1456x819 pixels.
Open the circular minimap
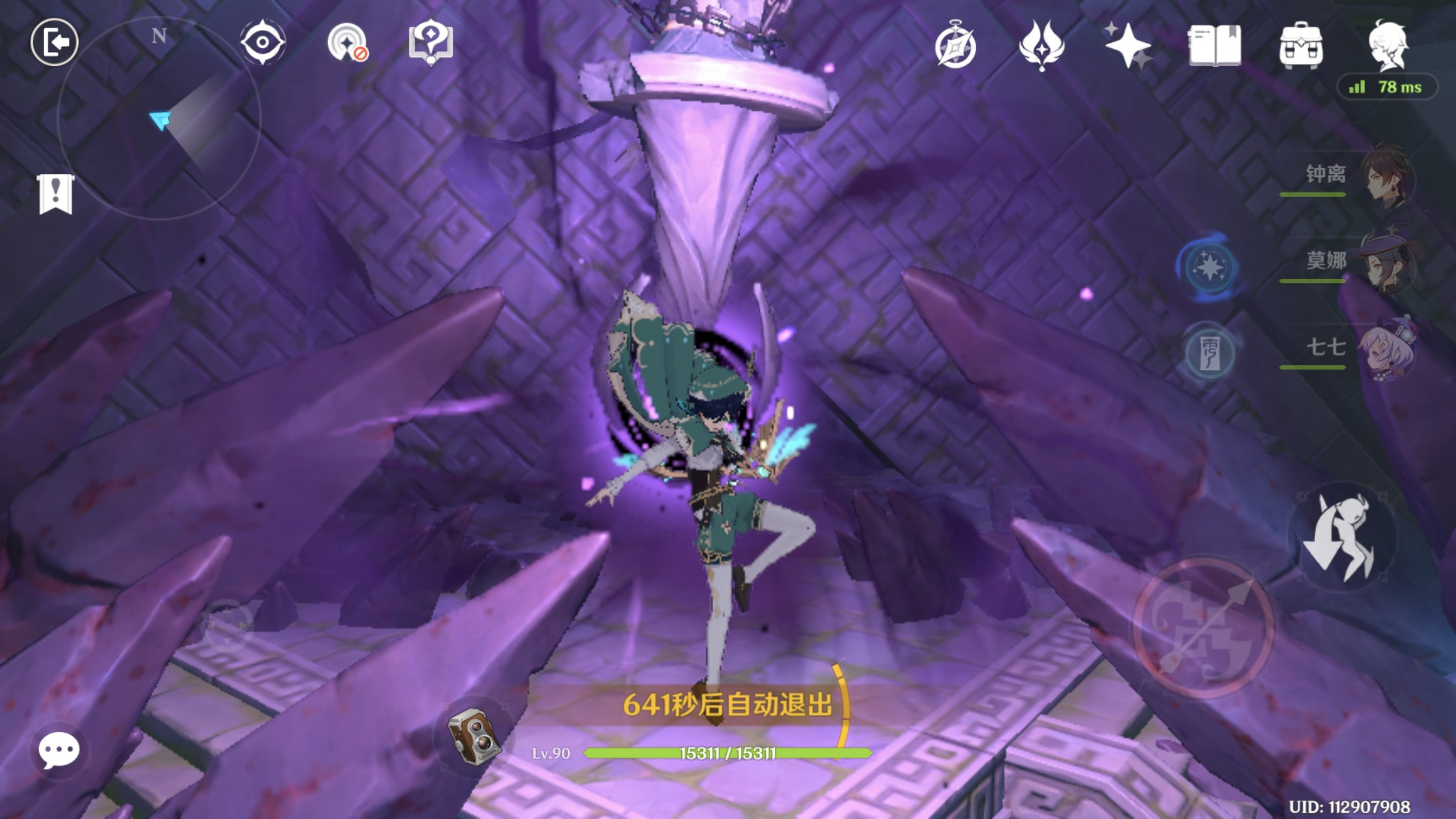tap(159, 118)
